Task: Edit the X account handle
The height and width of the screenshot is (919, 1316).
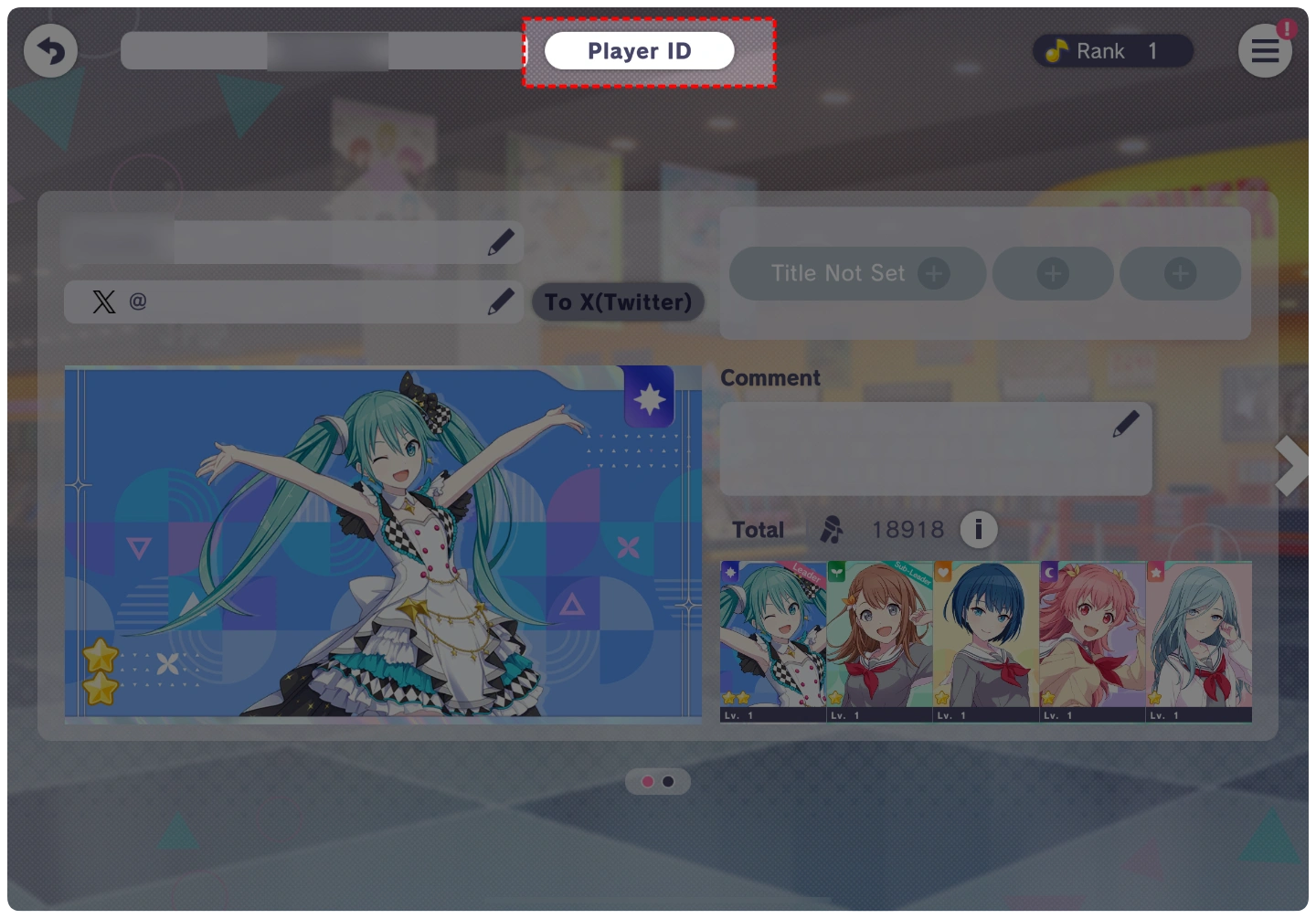Action: (x=500, y=301)
